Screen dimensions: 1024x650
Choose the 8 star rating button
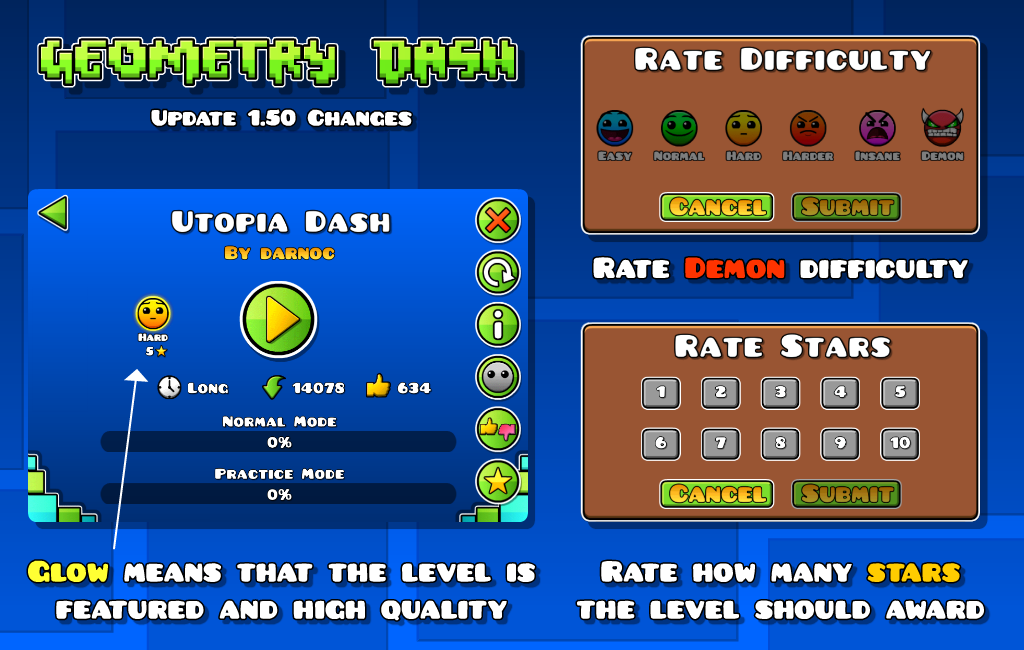coord(780,444)
